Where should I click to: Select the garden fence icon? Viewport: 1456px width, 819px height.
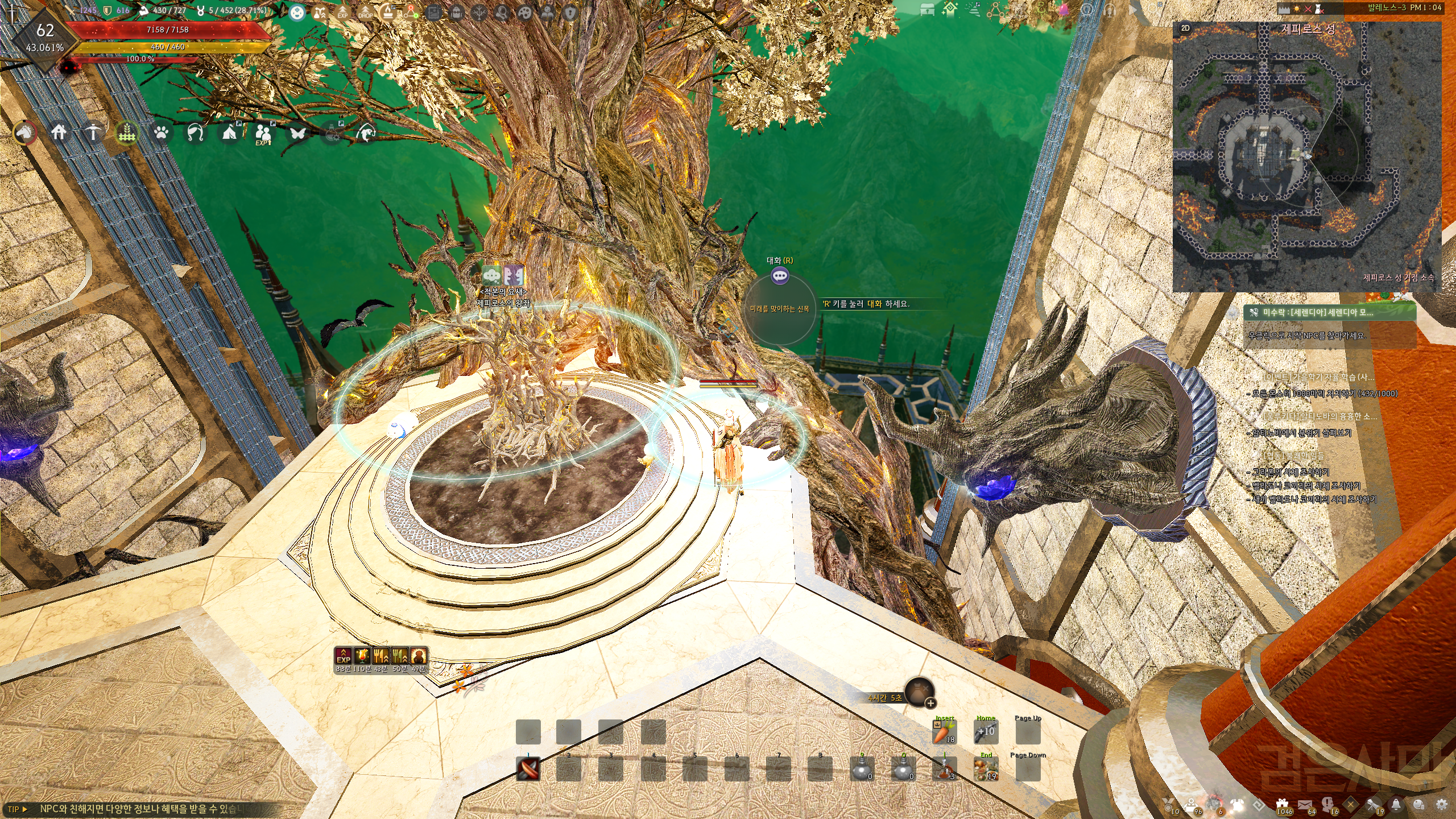click(x=127, y=133)
